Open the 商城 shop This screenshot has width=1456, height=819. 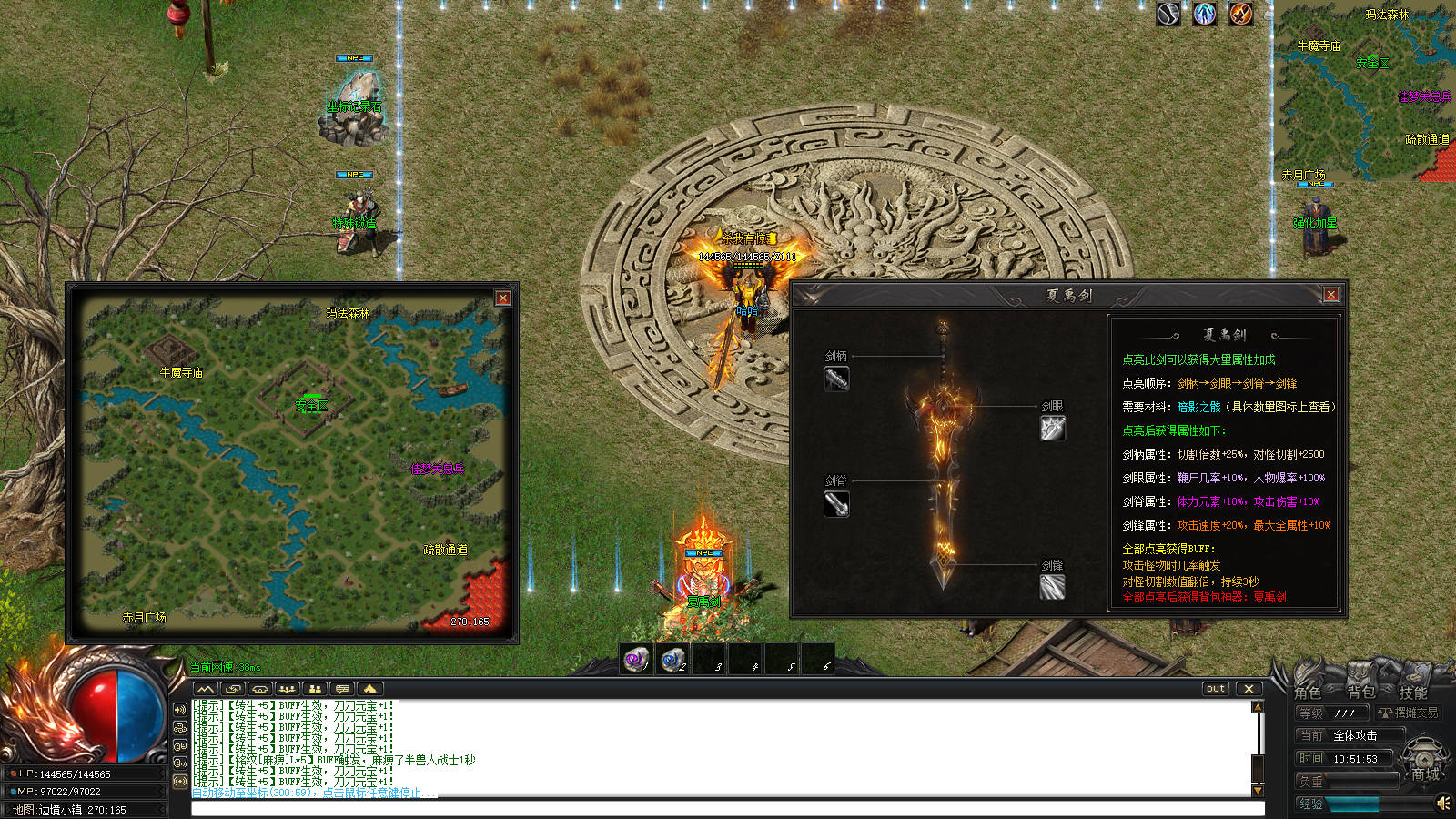pyautogui.click(x=1425, y=773)
